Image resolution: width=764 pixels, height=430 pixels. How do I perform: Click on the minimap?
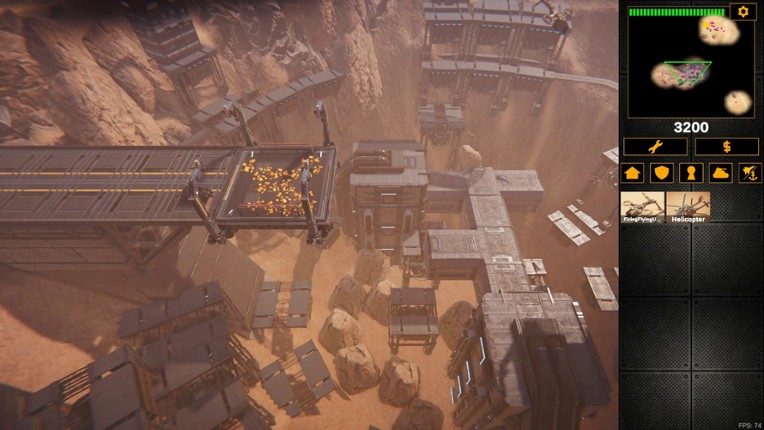pos(691,66)
